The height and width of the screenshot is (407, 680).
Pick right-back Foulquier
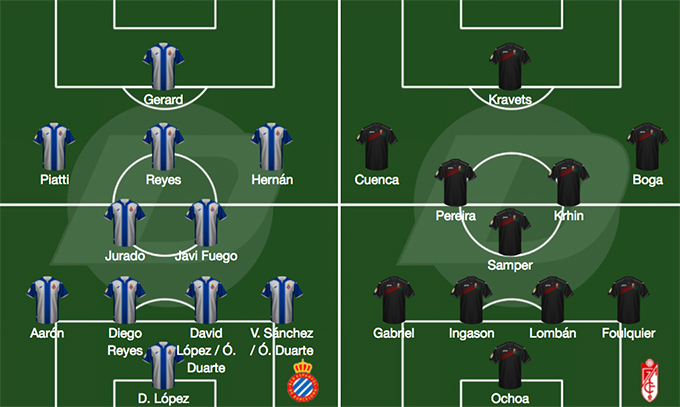629,300
